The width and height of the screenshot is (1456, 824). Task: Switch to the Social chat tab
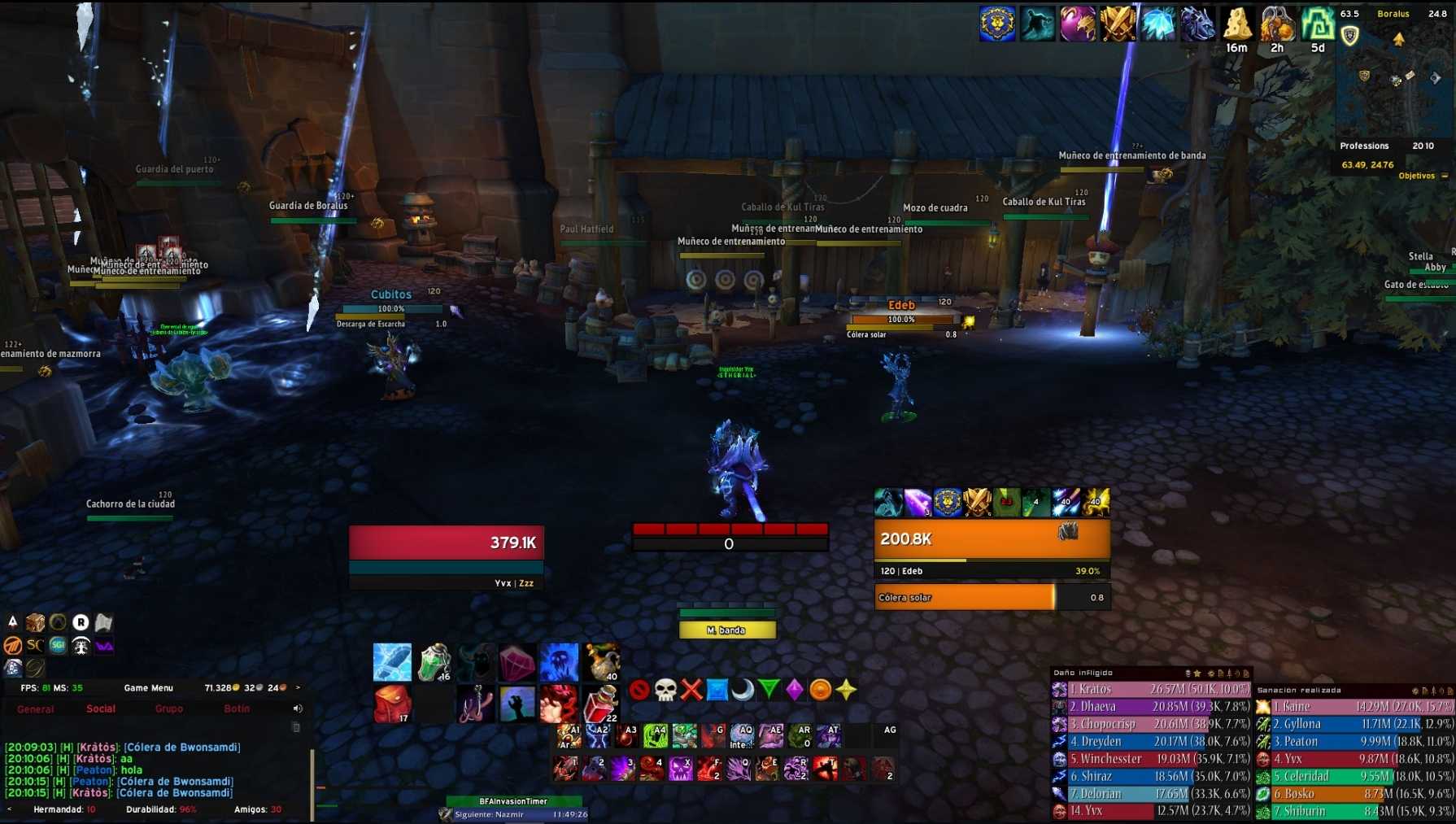(101, 709)
